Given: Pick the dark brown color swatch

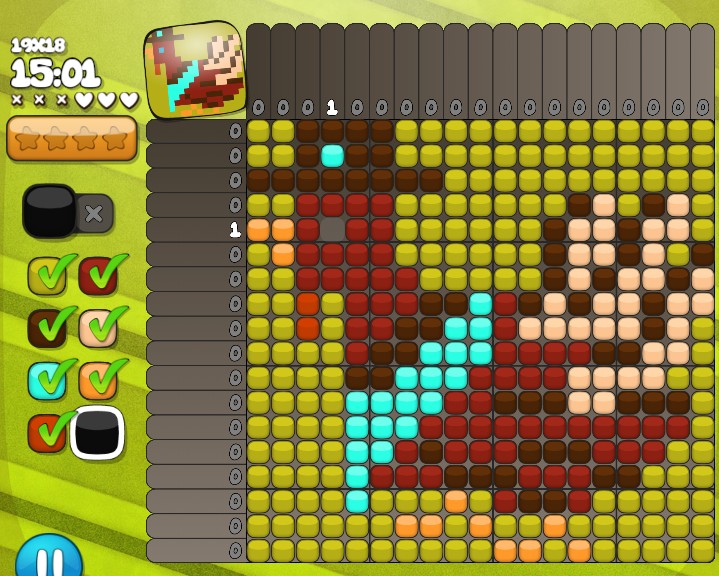Looking at the screenshot, I should click(x=46, y=327).
